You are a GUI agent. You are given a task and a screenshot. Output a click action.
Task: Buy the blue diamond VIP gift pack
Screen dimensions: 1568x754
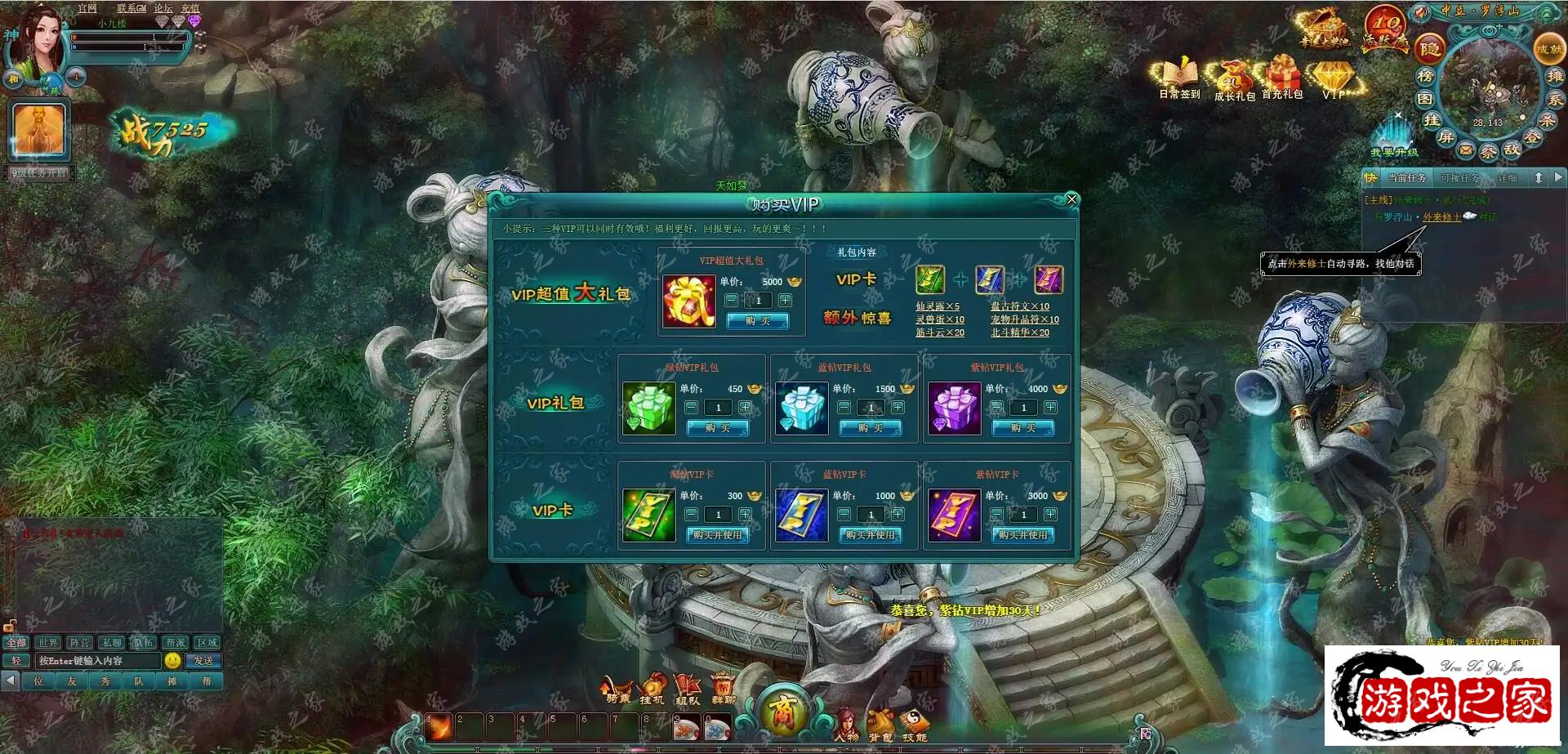point(870,428)
